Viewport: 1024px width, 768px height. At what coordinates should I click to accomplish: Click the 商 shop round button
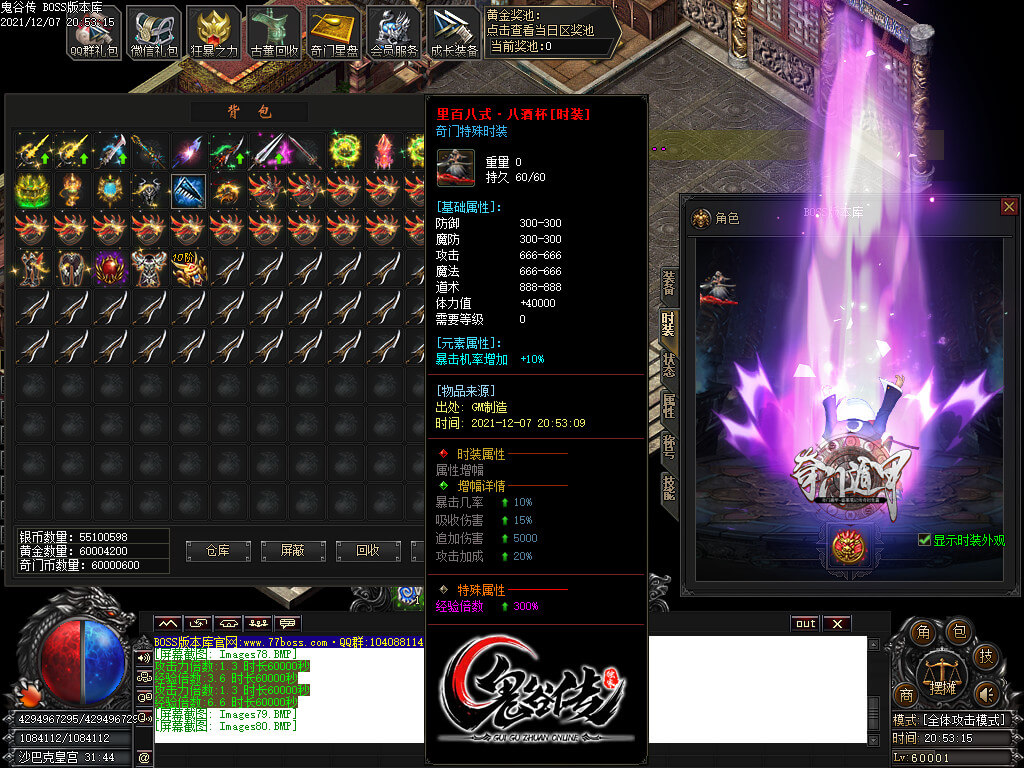click(x=906, y=696)
